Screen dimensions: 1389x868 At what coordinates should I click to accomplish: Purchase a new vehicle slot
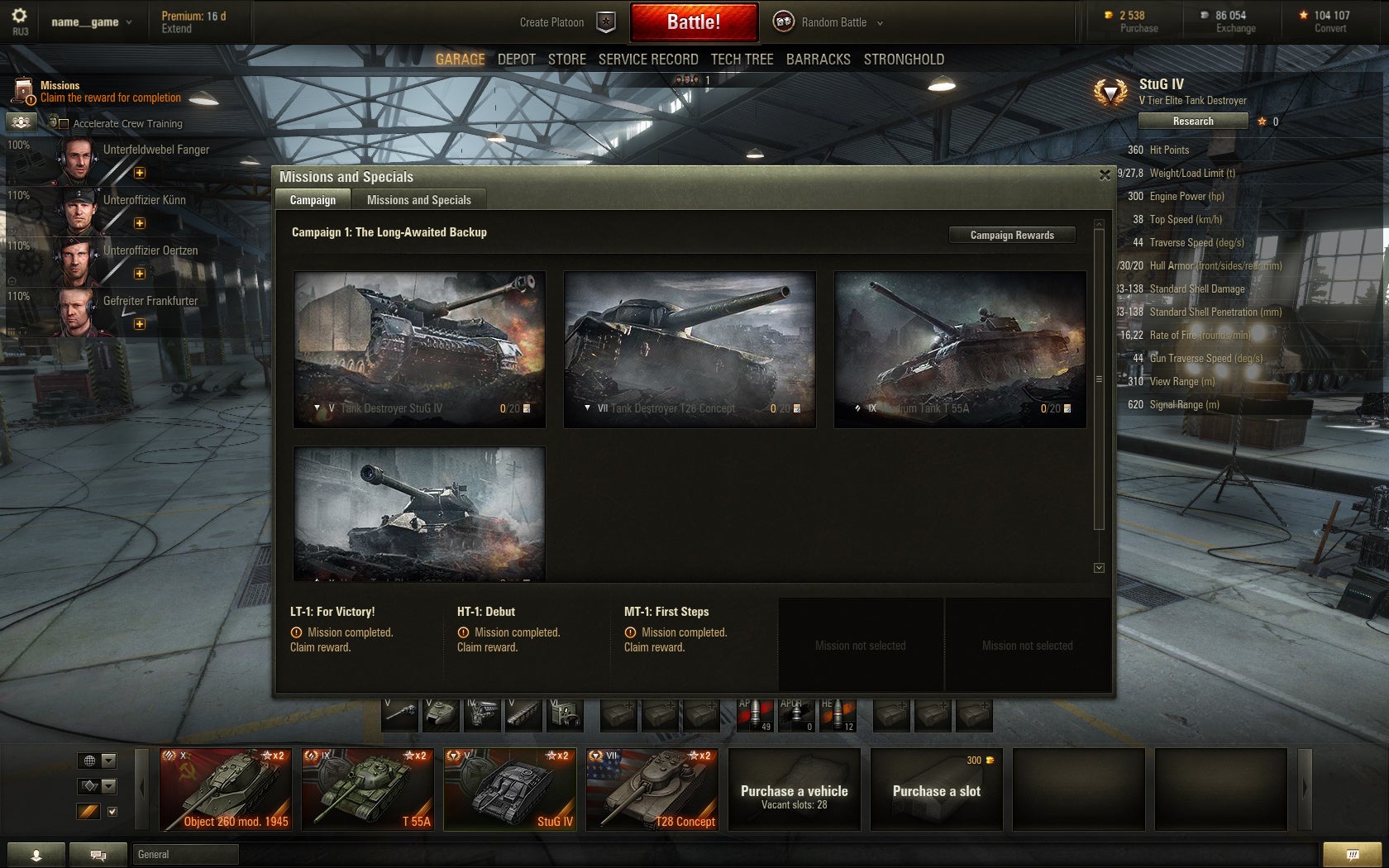pyautogui.click(x=936, y=789)
